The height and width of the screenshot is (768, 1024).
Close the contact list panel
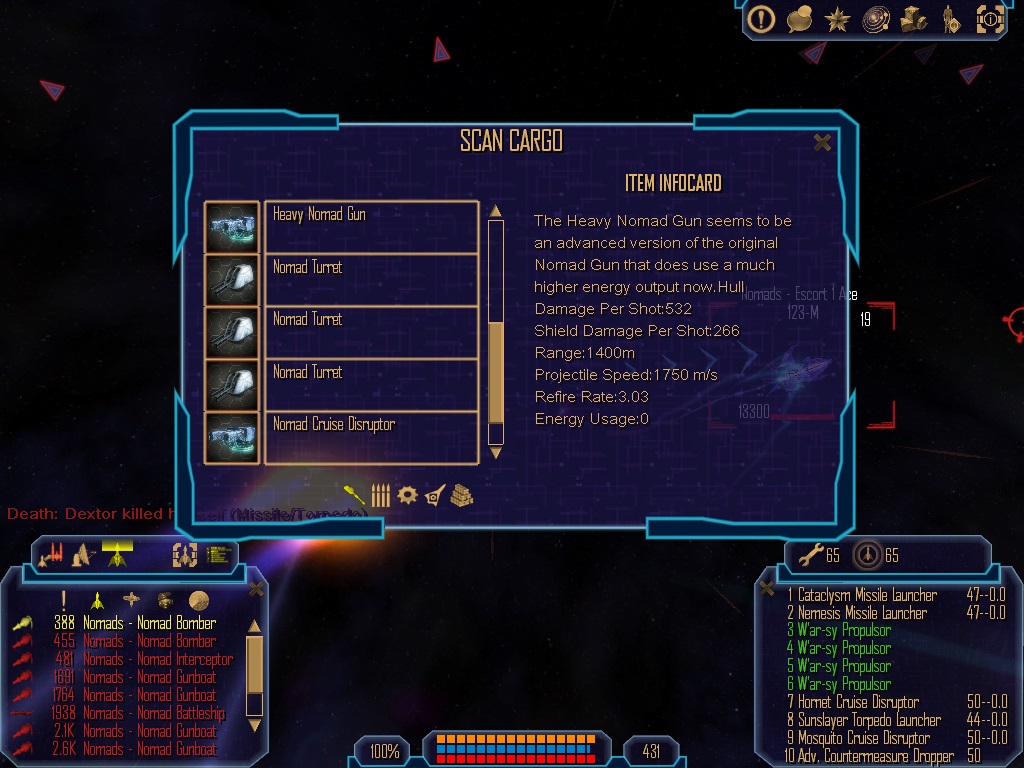tap(256, 589)
